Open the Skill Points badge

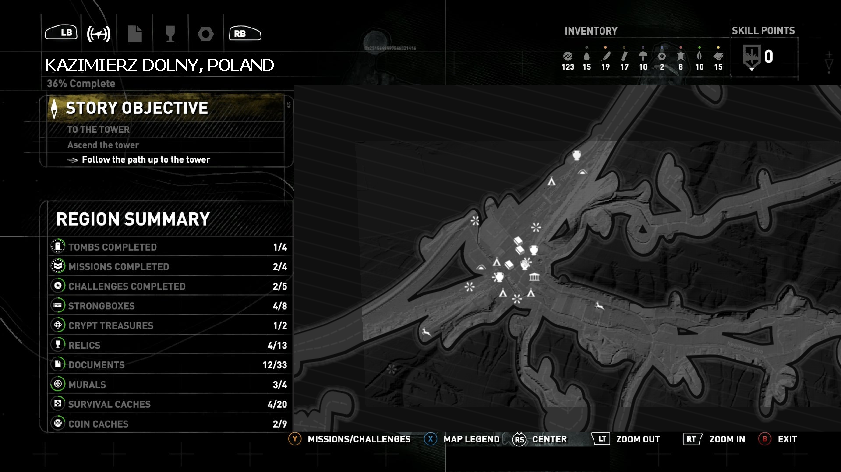point(752,59)
